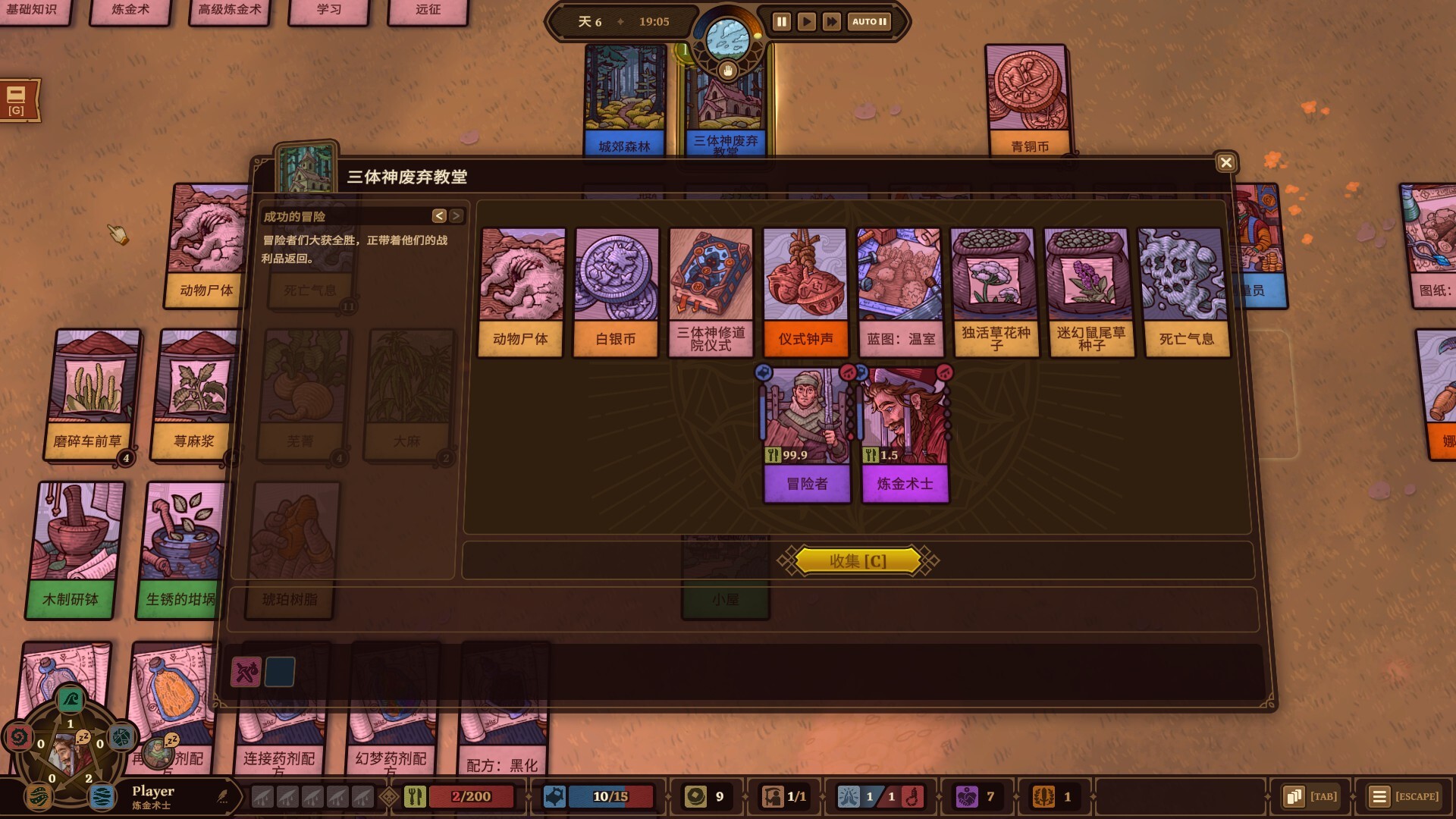The height and width of the screenshot is (819, 1456).
Task: Enable AUTO pause mode
Action: (869, 23)
